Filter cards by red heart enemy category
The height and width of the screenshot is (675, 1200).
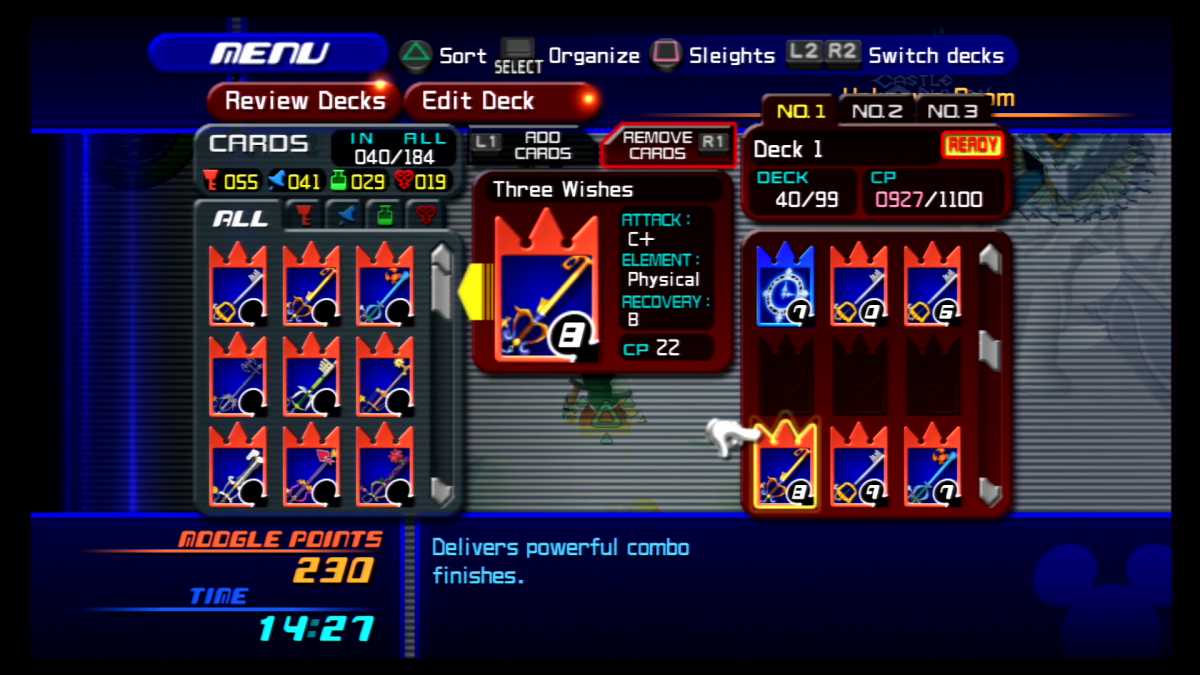427,217
